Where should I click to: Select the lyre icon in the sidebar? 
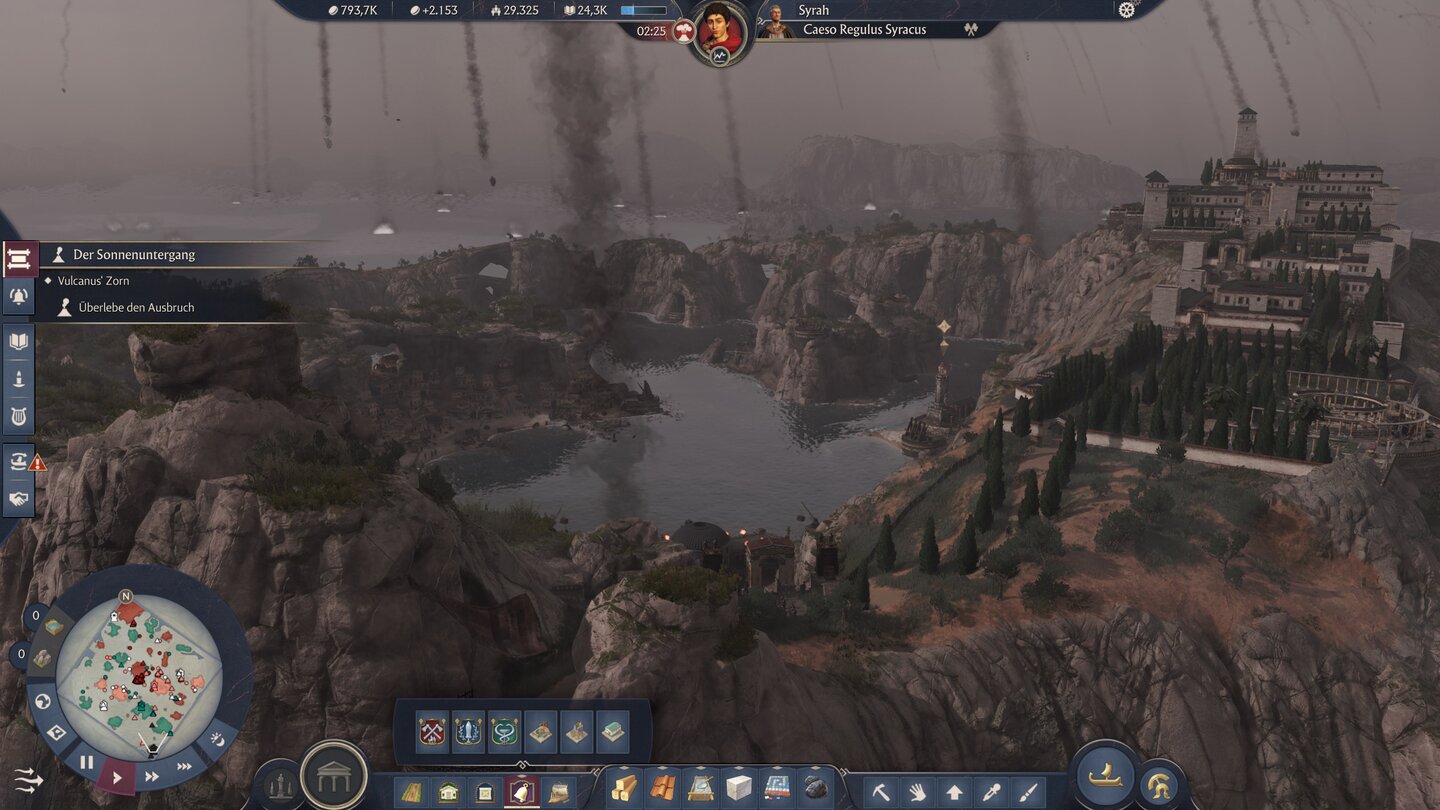point(19,416)
